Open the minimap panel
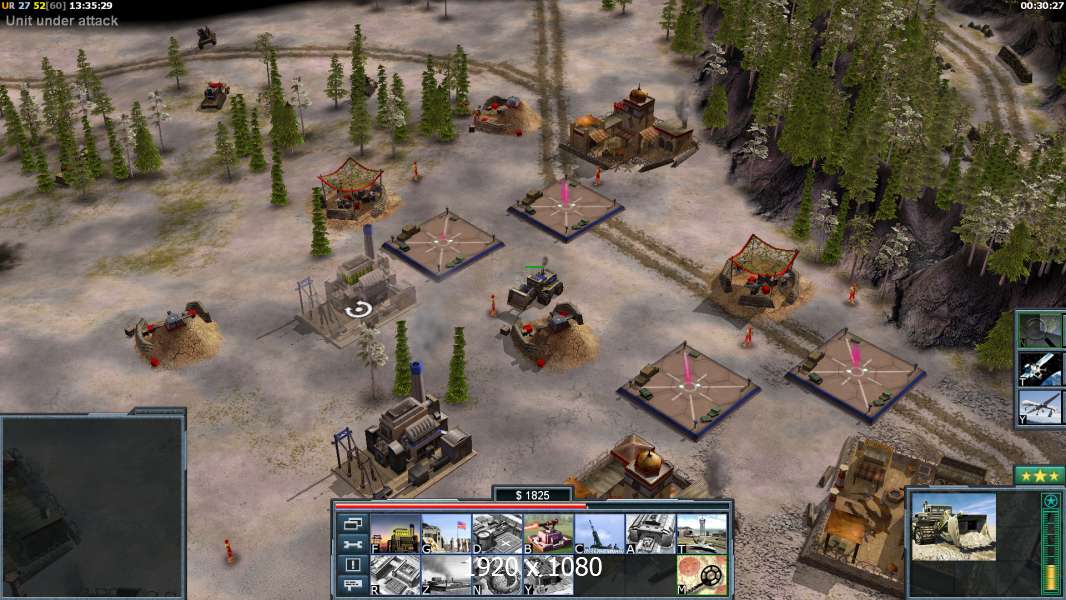This screenshot has width=1066, height=600. [x=92, y=505]
